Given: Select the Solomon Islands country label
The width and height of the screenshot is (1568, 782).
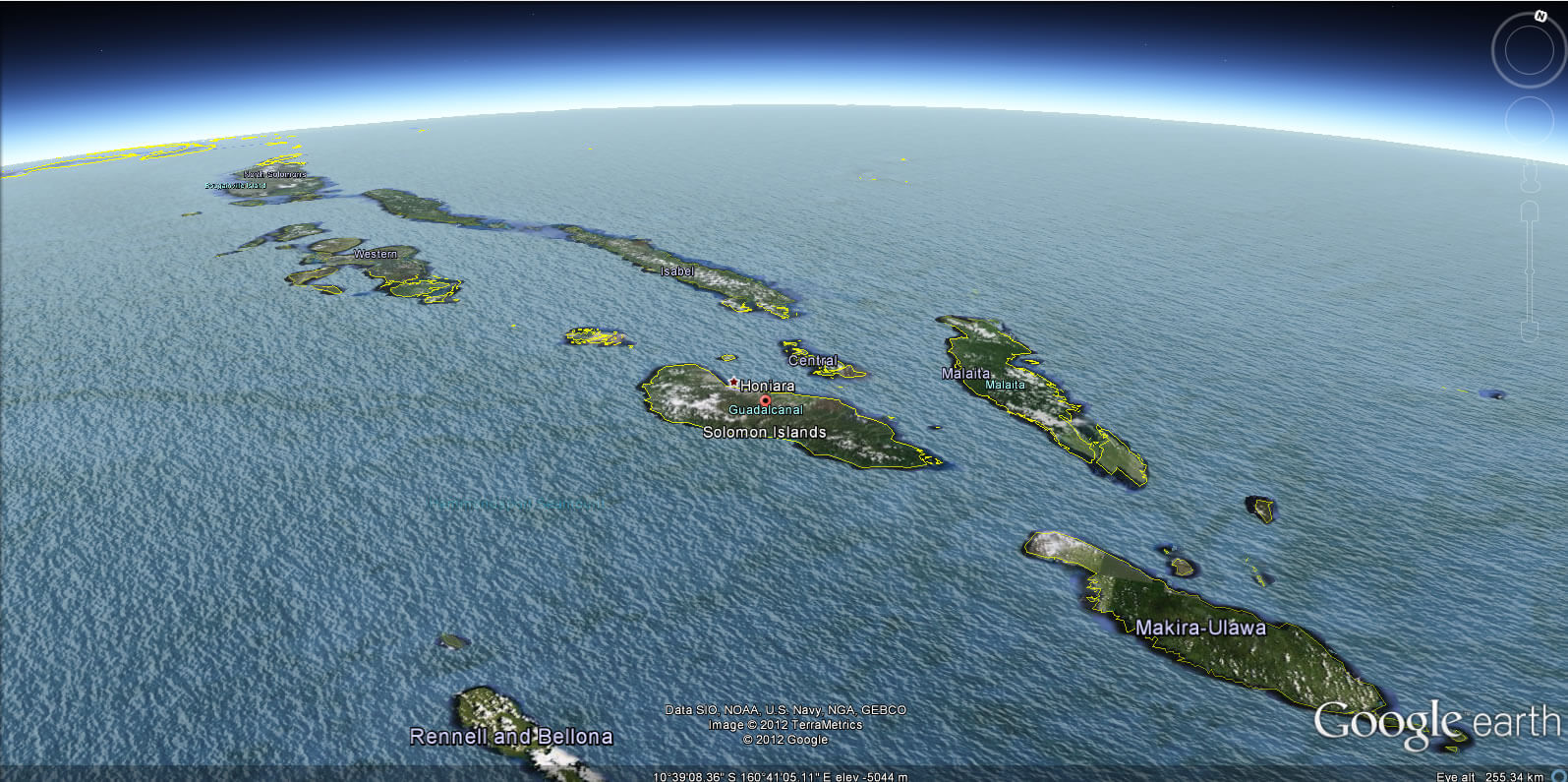Looking at the screenshot, I should 765,432.
